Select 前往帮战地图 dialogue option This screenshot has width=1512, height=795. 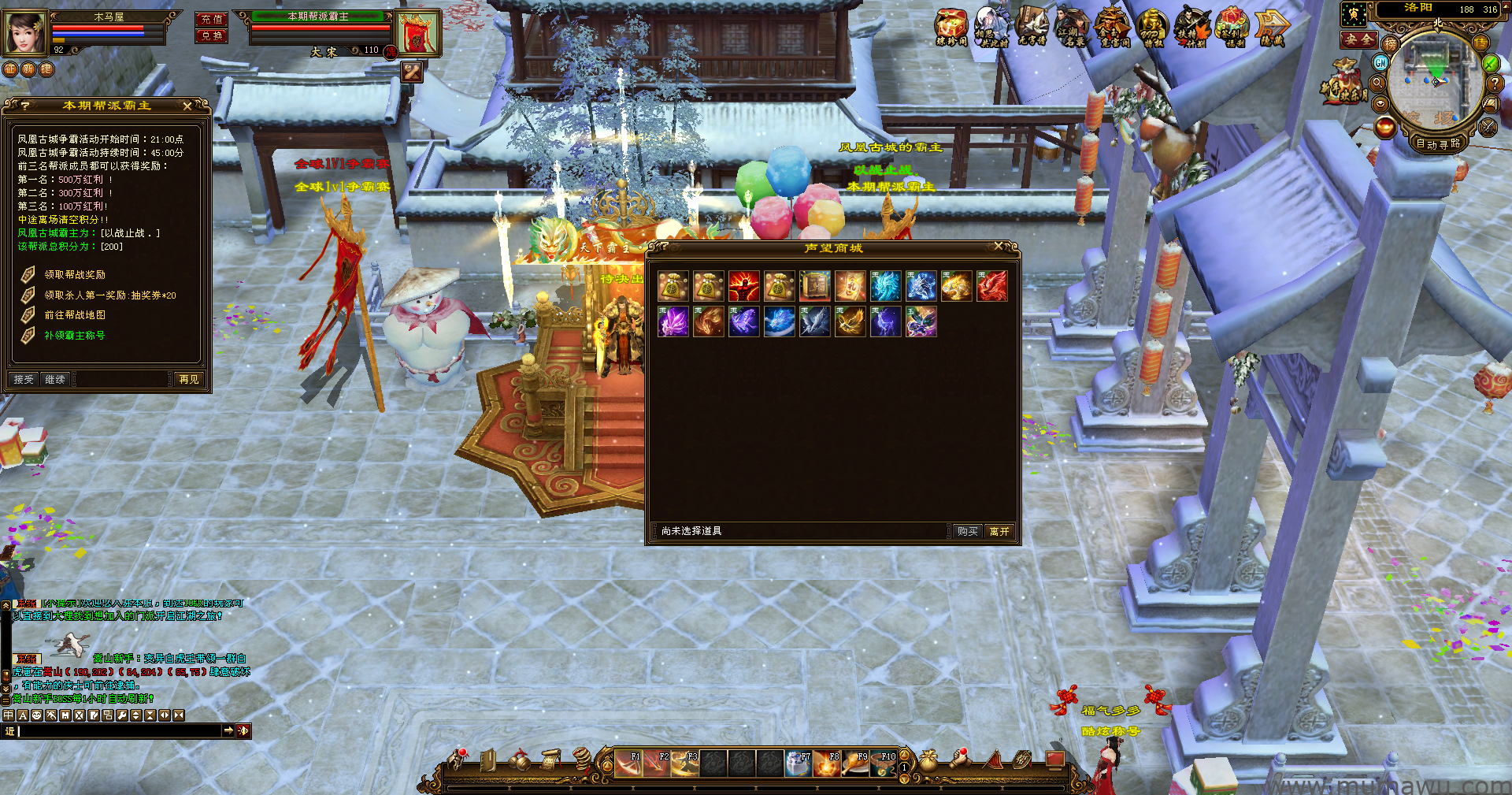click(75, 315)
